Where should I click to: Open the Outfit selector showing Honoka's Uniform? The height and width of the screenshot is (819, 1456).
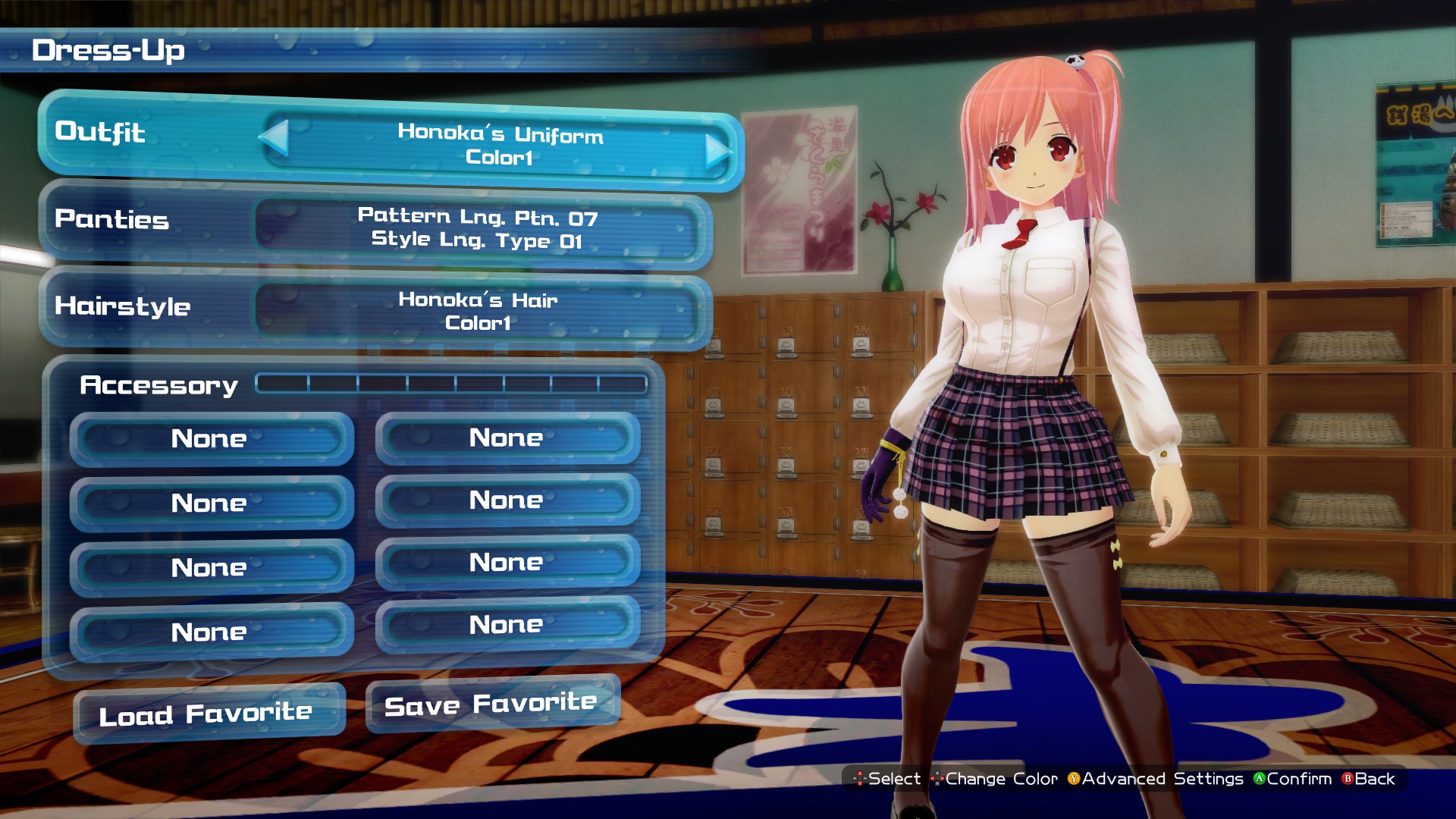497,148
